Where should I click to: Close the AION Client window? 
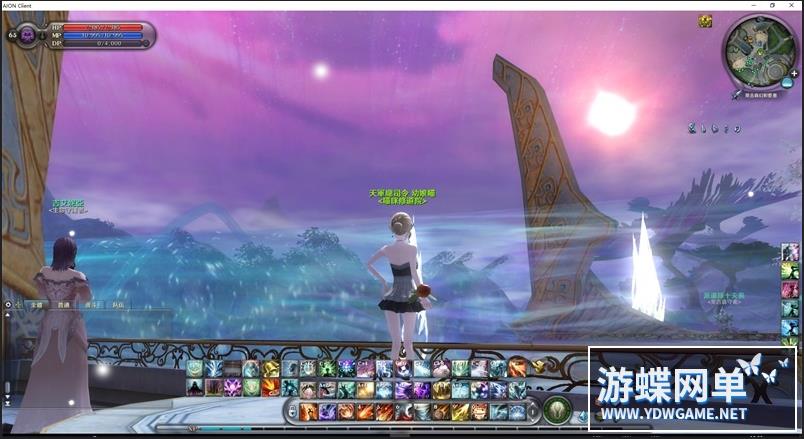[x=792, y=5]
